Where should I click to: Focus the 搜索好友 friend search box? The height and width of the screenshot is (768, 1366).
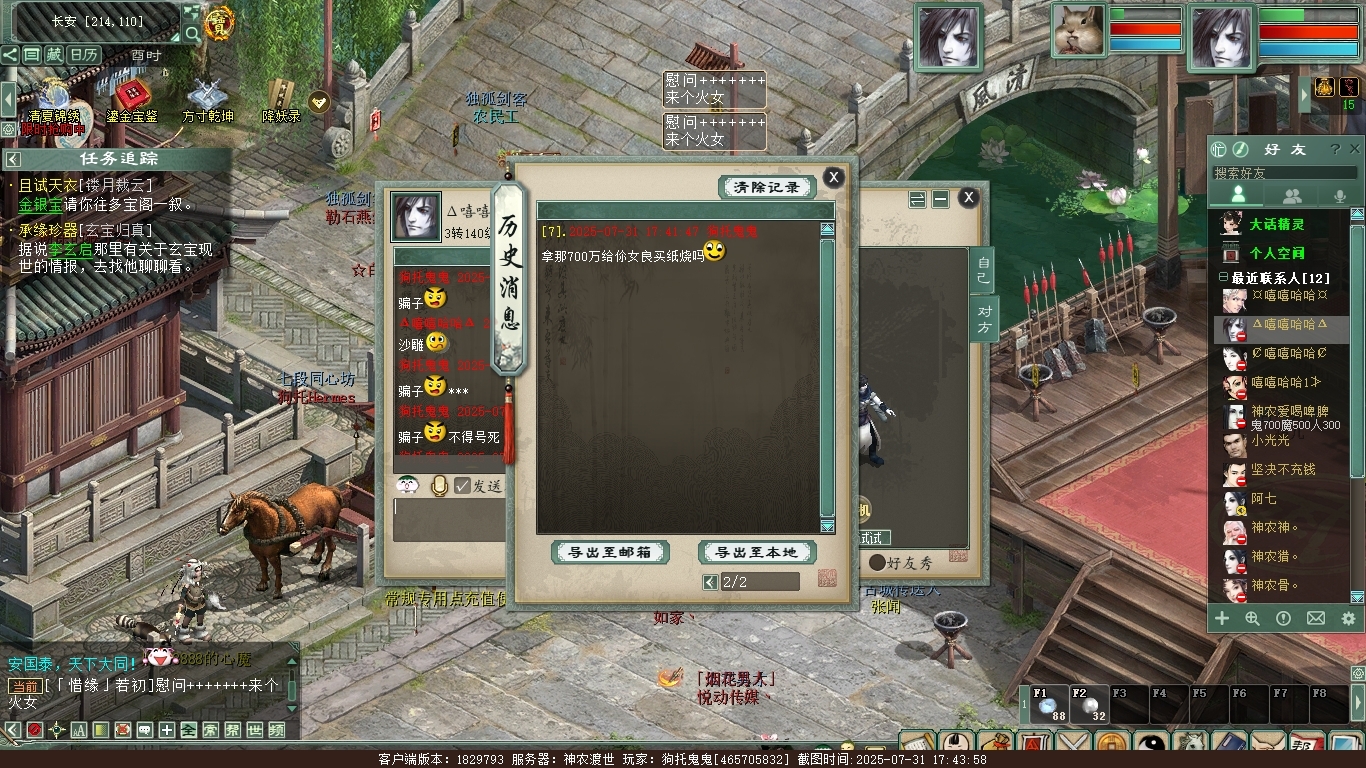click(1284, 173)
